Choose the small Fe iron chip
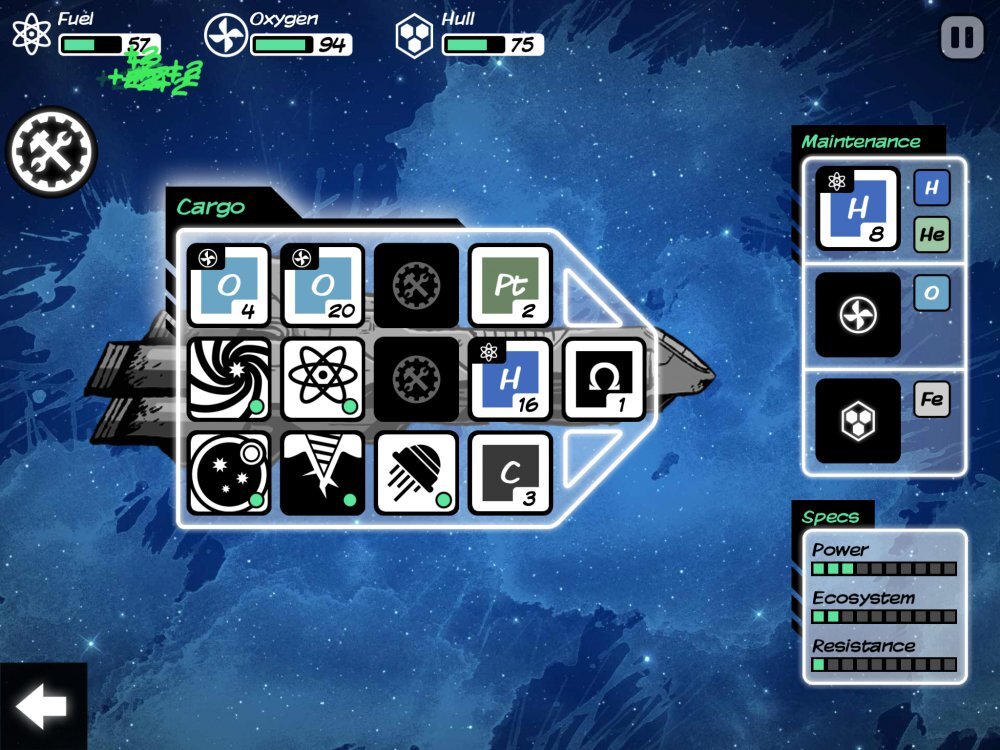The image size is (1000, 750). tap(931, 400)
